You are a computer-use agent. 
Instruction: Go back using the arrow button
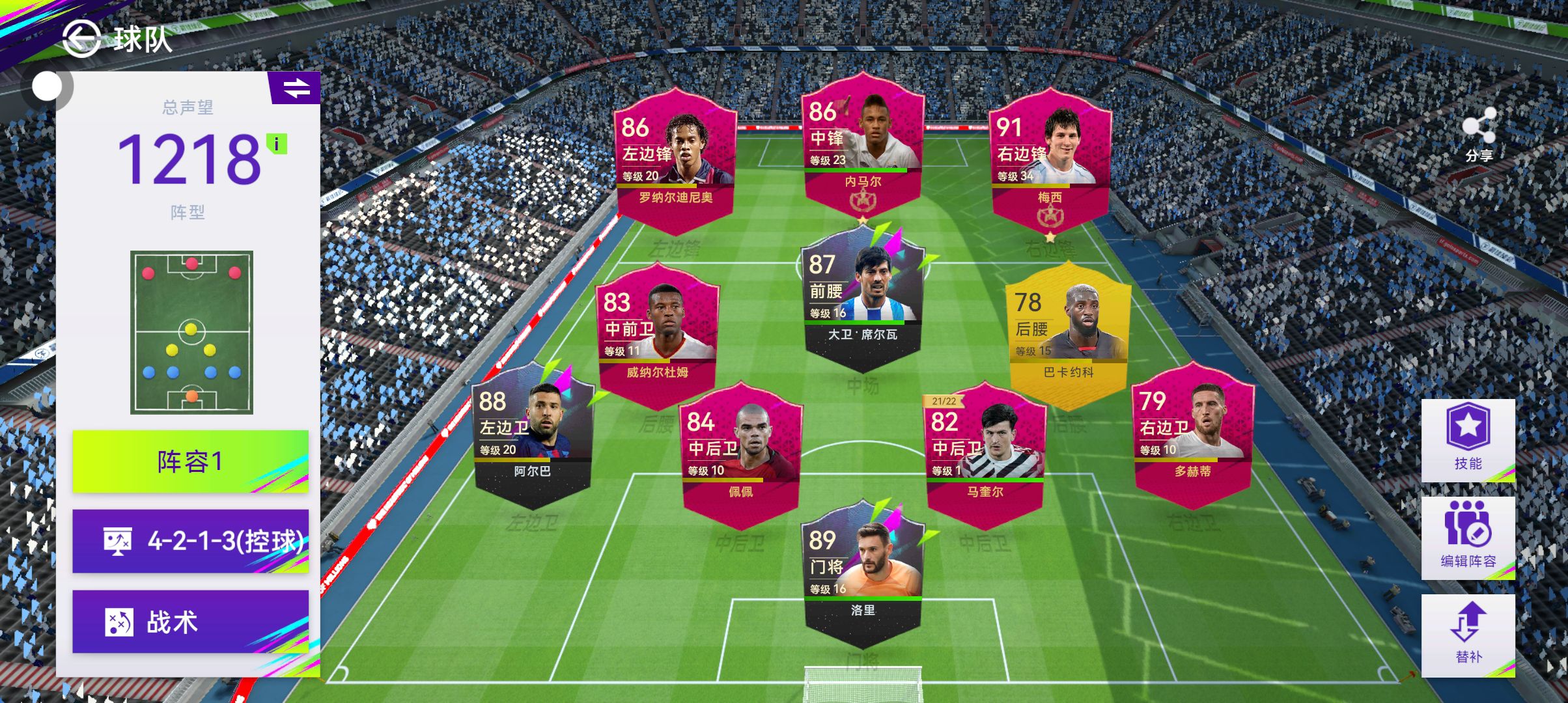pos(81,38)
